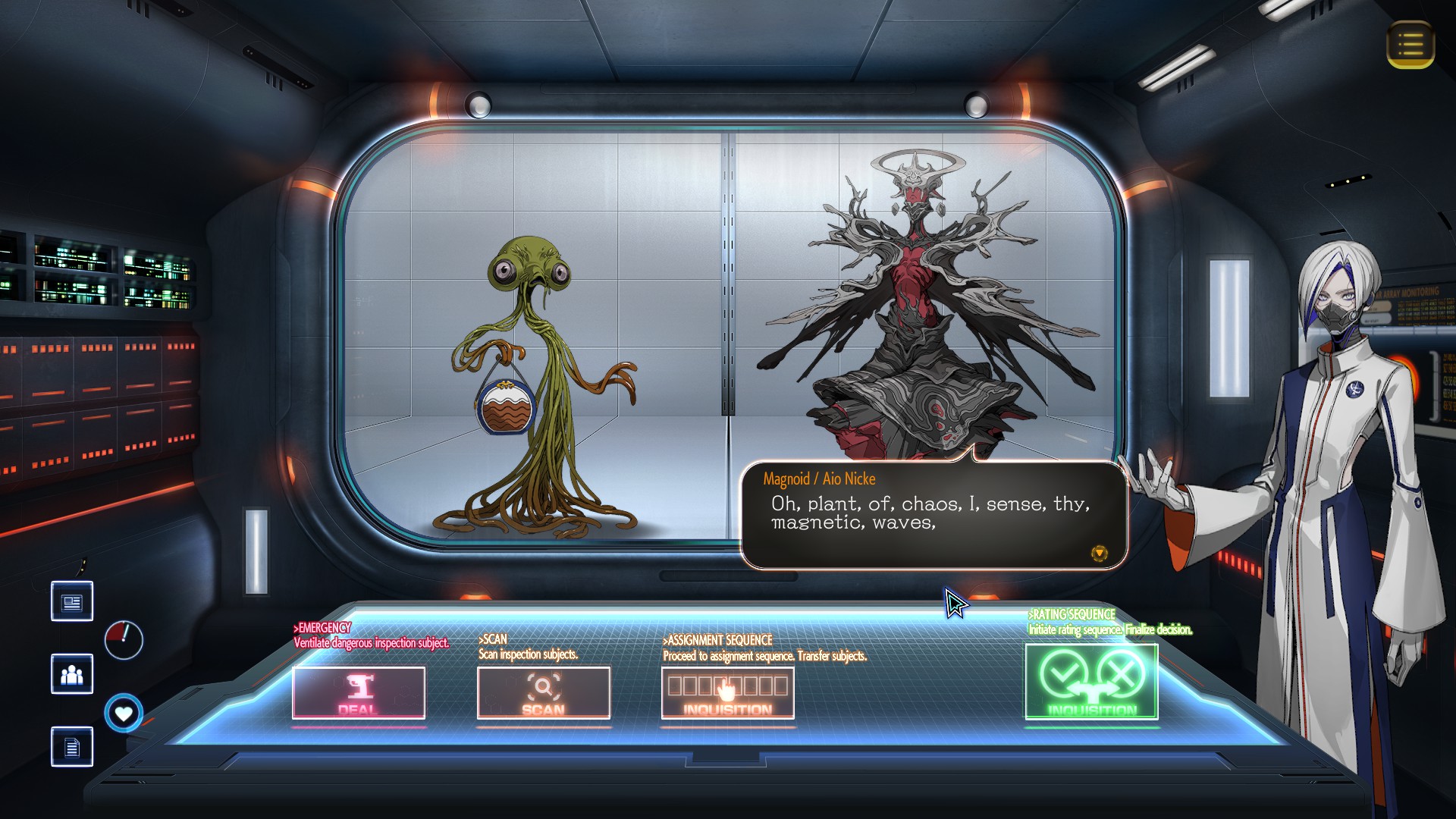The width and height of the screenshot is (1456, 819).
Task: Open the news panel icon
Action: [72, 602]
